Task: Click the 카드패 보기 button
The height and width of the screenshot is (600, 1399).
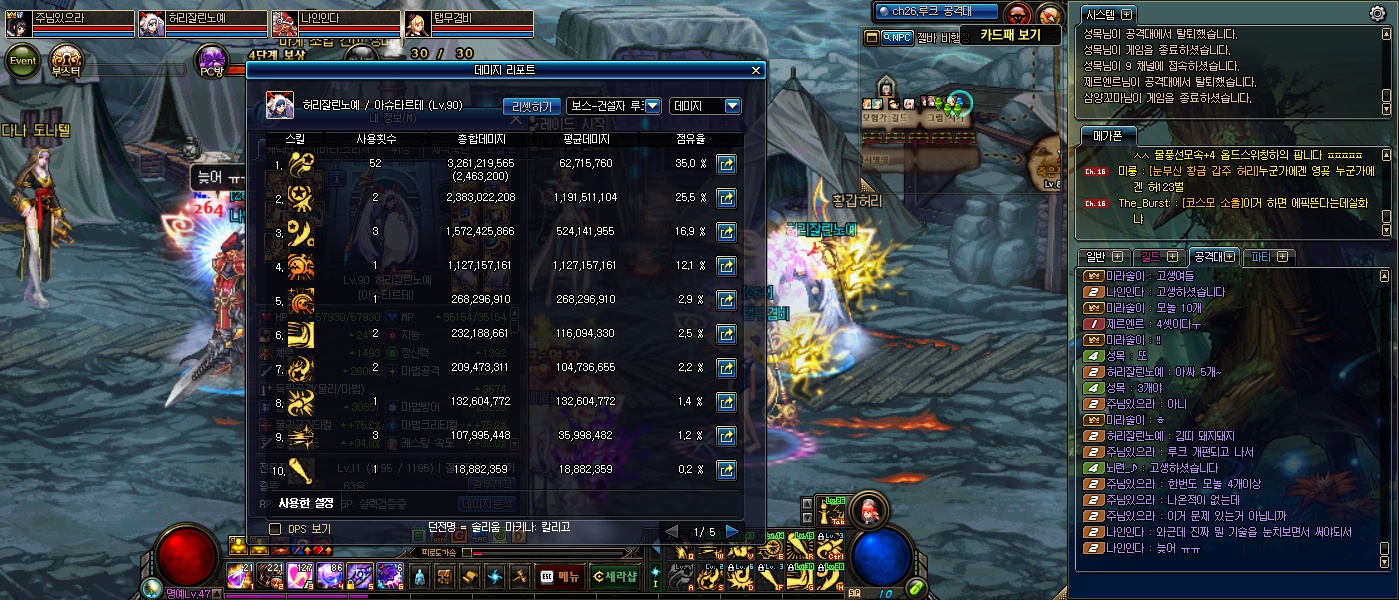Action: pyautogui.click(x=1010, y=35)
